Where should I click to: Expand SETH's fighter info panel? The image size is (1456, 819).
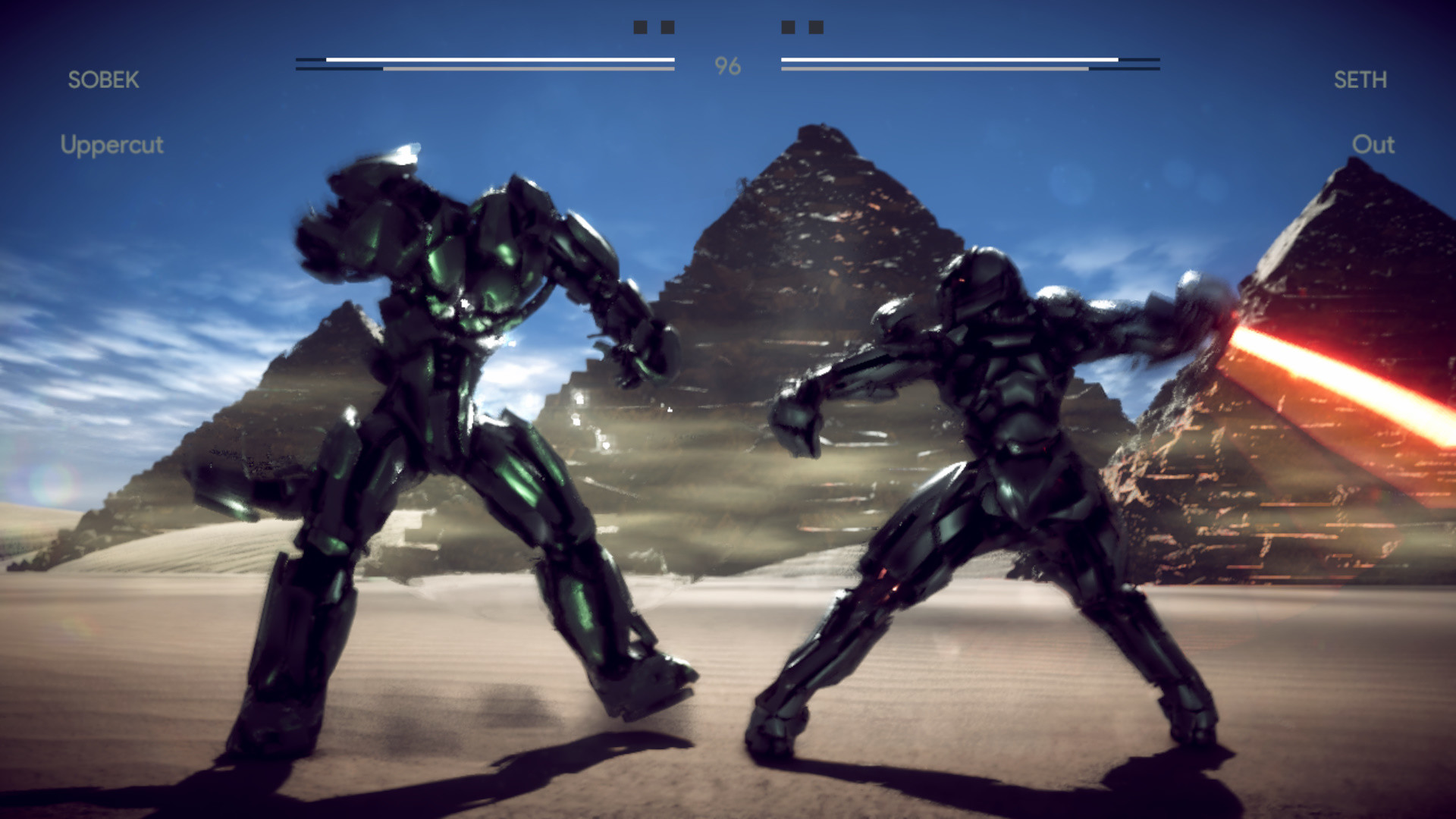click(x=1362, y=80)
